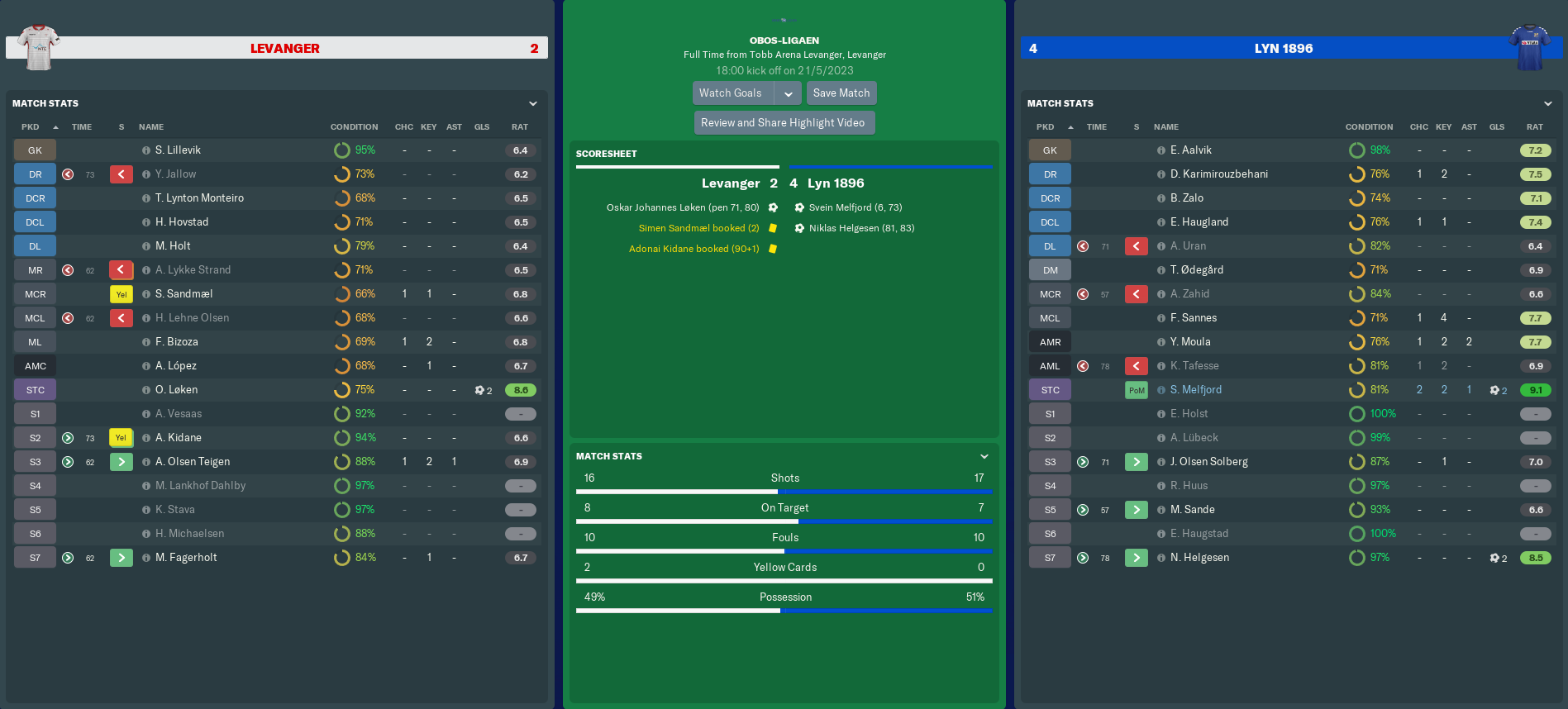This screenshot has height=709, width=1568.
Task: Open the Watch Goals dropdown arrow
Action: [789, 93]
